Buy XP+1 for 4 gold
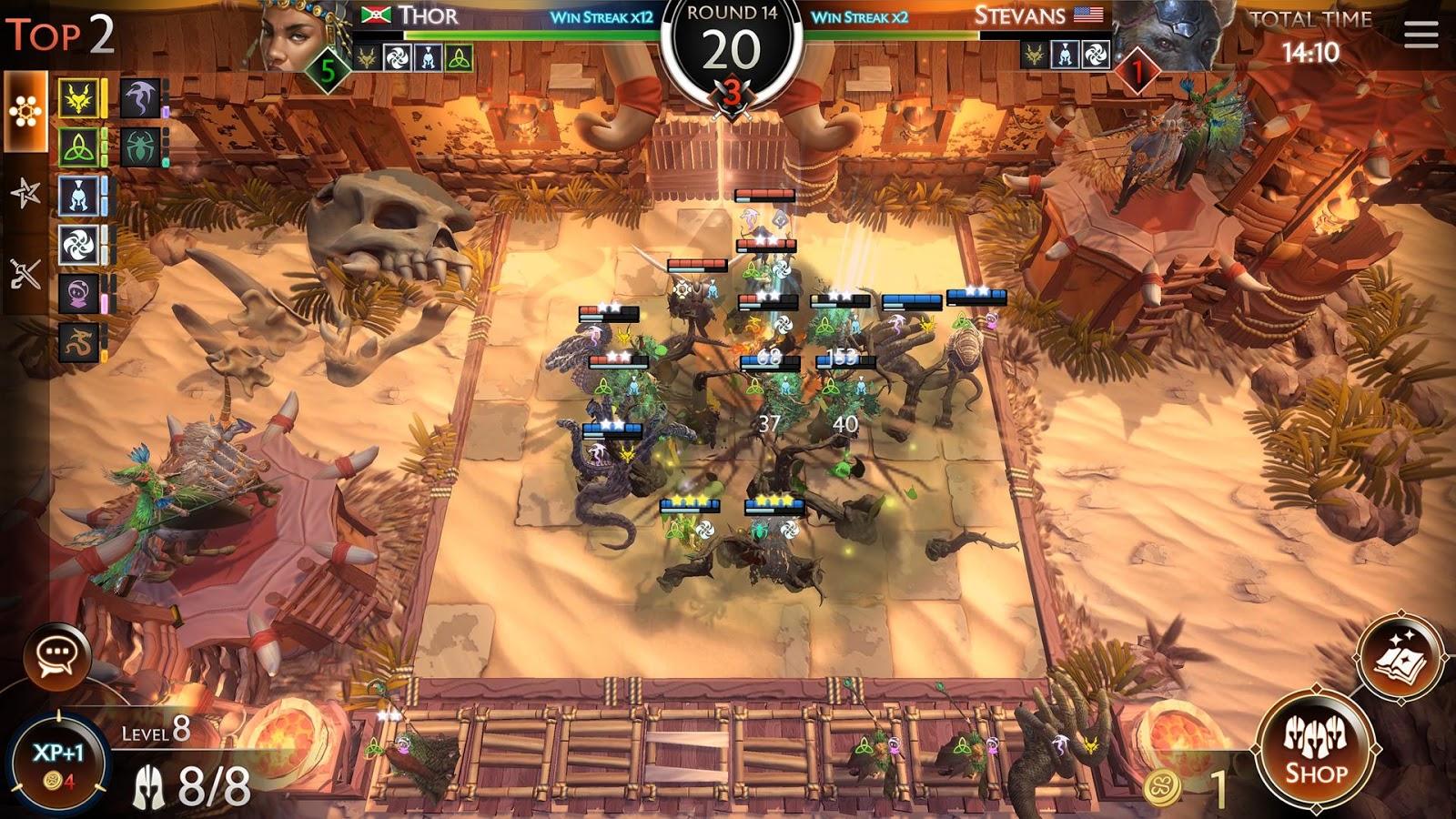The height and width of the screenshot is (819, 1456). coord(58,762)
